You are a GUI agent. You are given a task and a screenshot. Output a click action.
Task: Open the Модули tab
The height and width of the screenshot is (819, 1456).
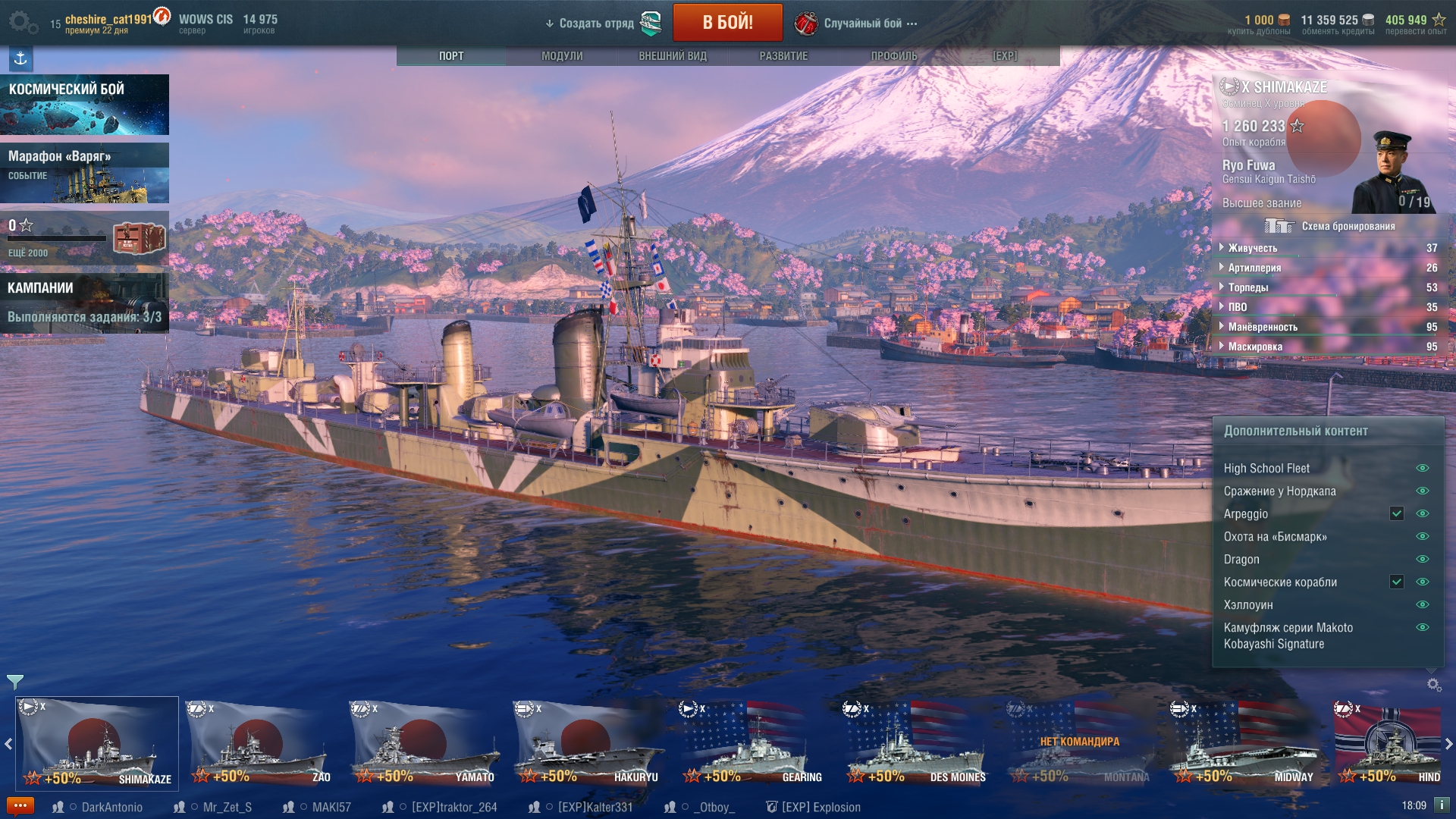point(562,56)
